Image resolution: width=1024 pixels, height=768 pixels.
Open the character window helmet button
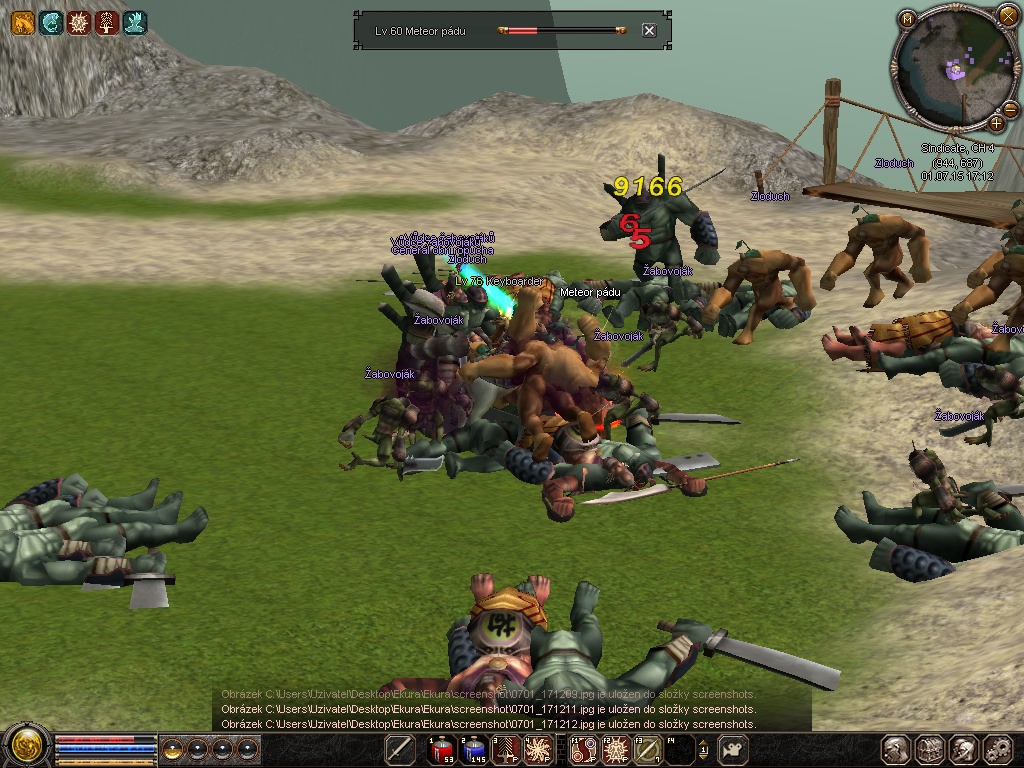pos(895,749)
